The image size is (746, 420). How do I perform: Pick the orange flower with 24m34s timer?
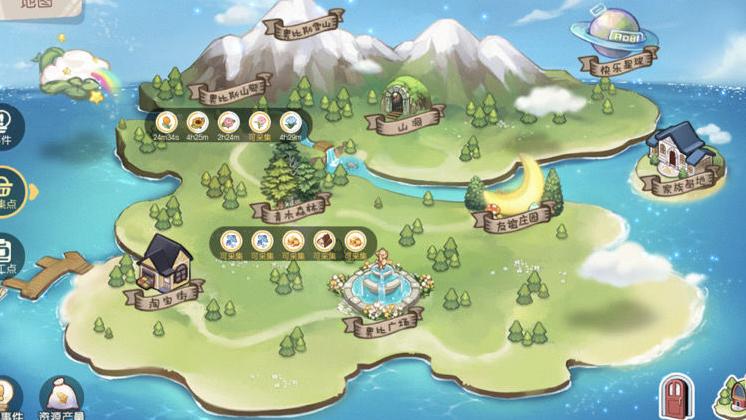click(167, 122)
